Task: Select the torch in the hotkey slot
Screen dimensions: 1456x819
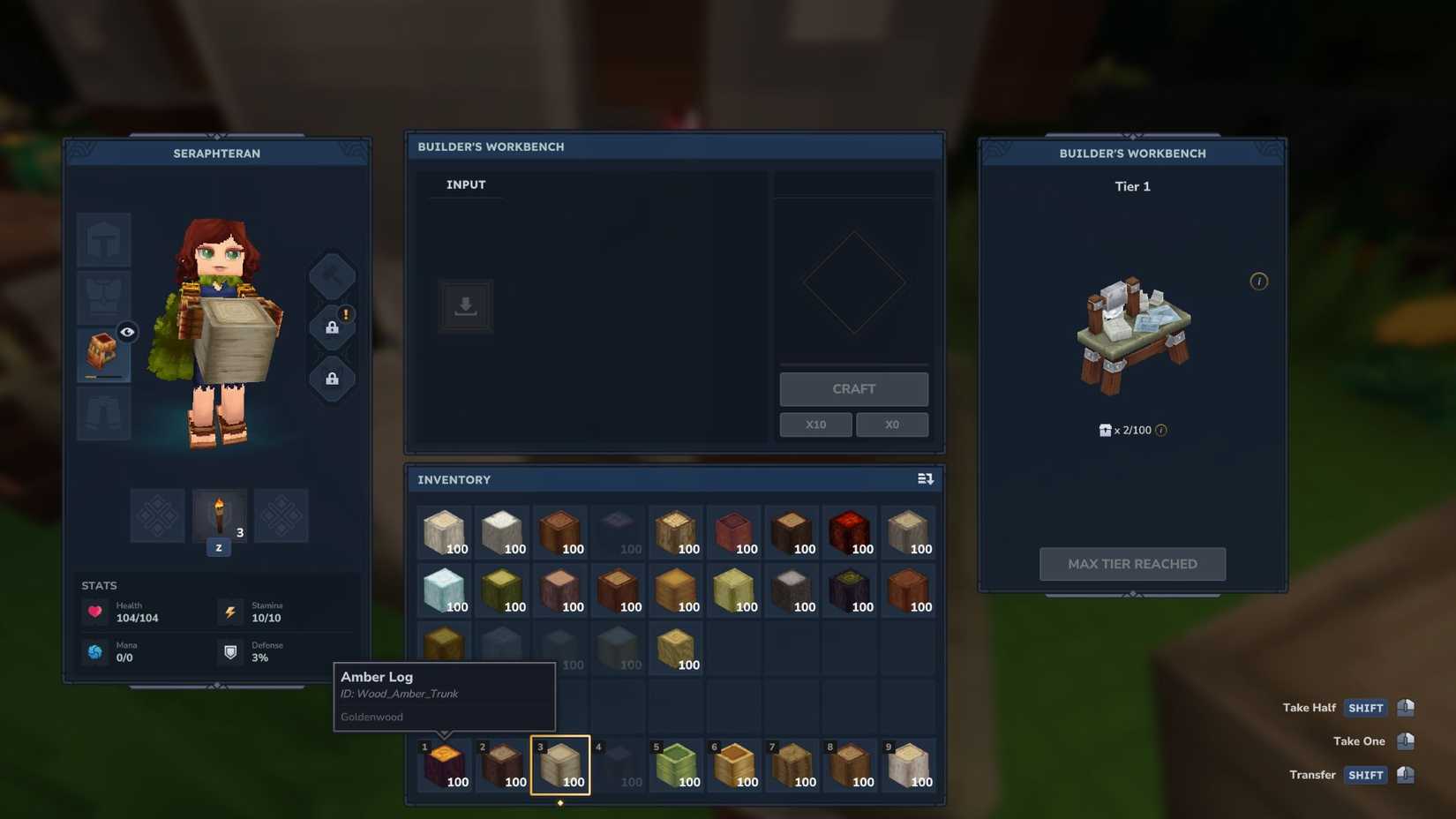Action: click(219, 515)
